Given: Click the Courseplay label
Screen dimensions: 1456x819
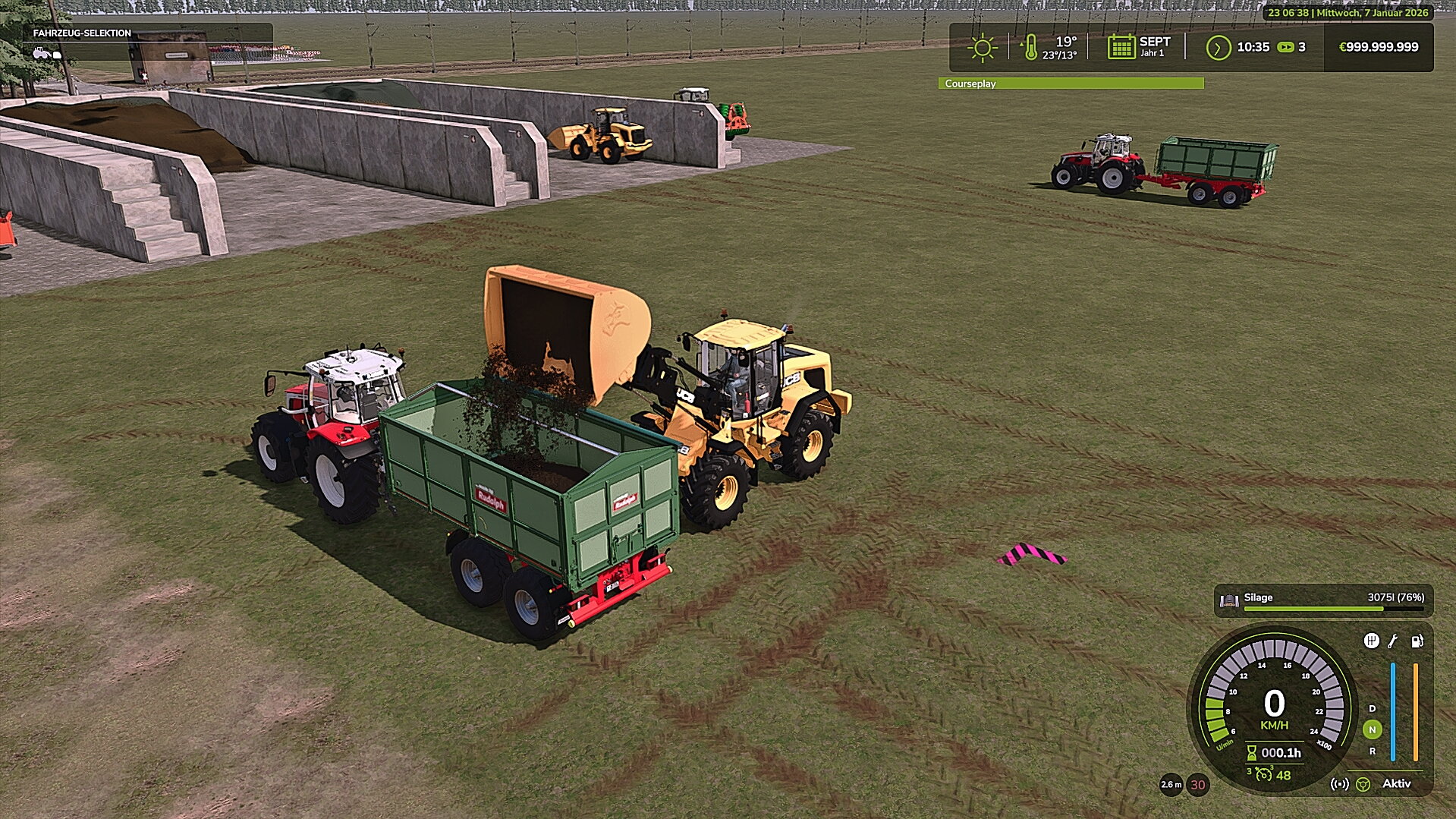Looking at the screenshot, I should tap(969, 83).
